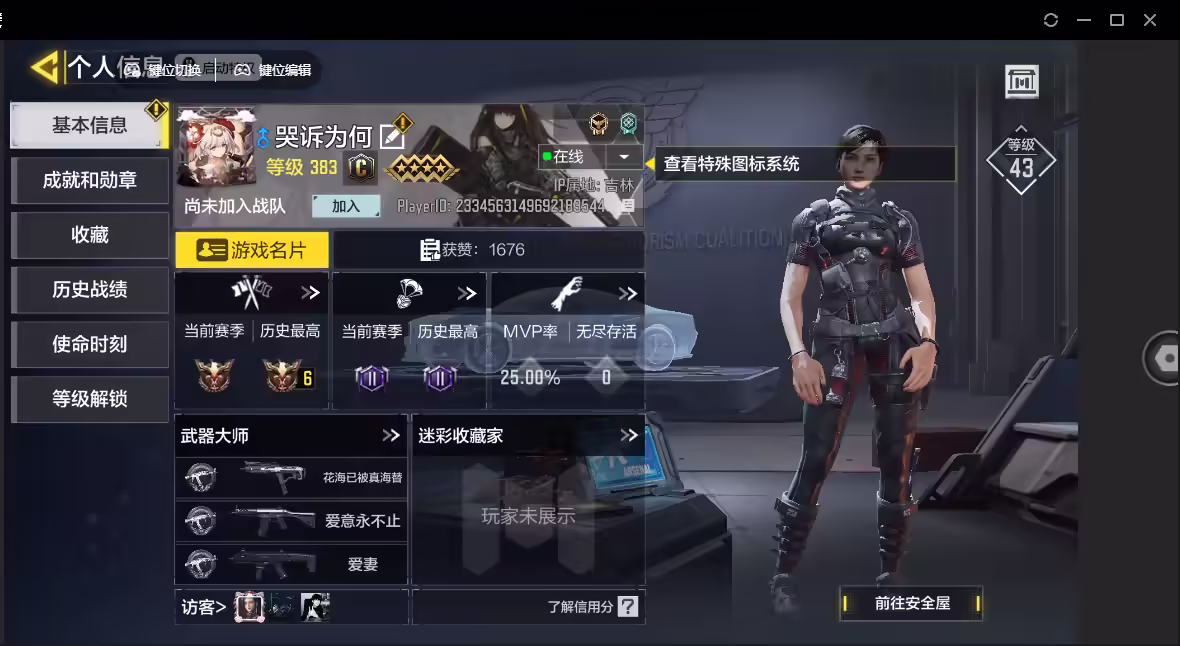Click the 加入 team button

346,206
